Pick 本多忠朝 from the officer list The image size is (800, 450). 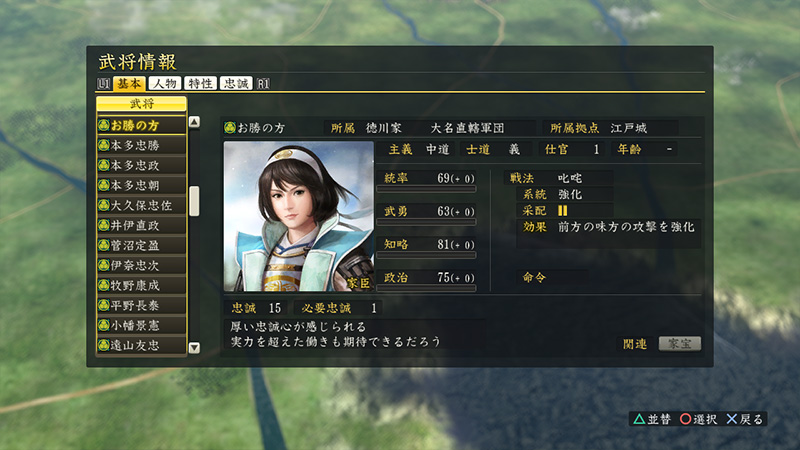click(x=141, y=185)
